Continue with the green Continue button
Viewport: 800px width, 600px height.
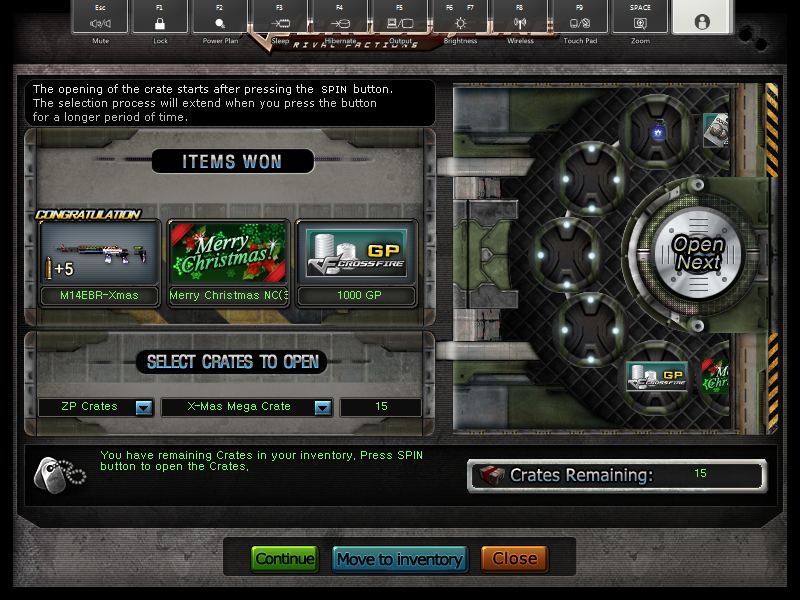tap(284, 559)
